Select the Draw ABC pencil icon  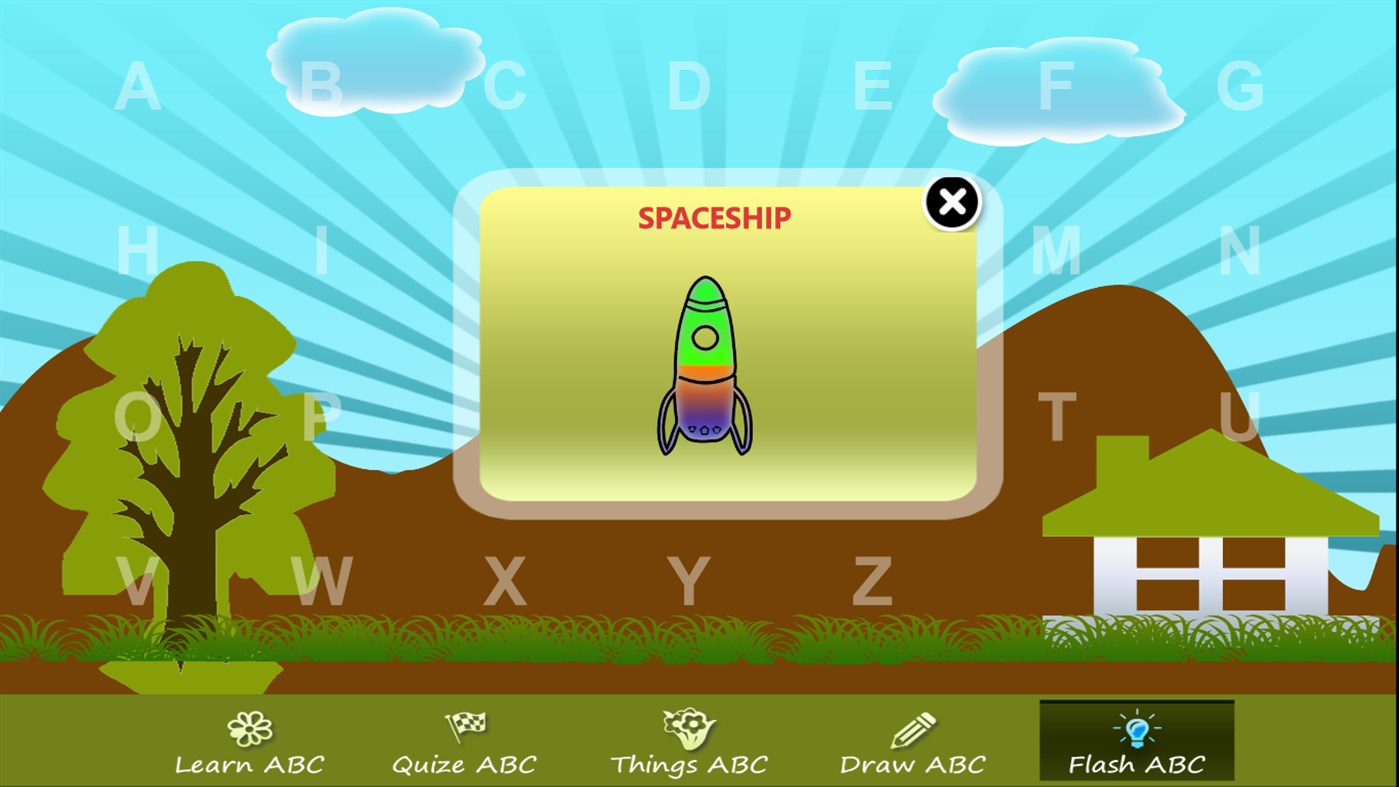(x=911, y=725)
